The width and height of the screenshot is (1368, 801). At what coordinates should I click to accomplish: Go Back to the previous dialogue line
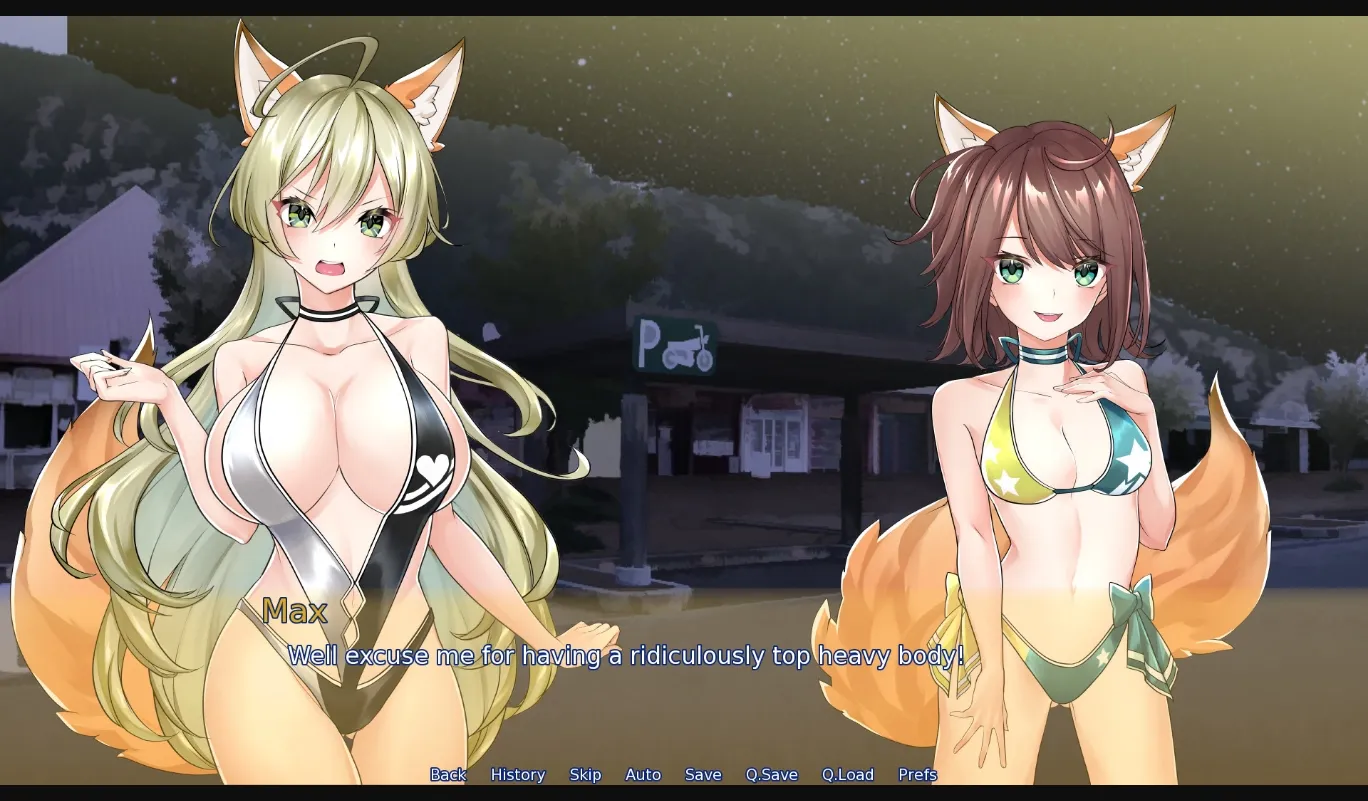point(447,774)
